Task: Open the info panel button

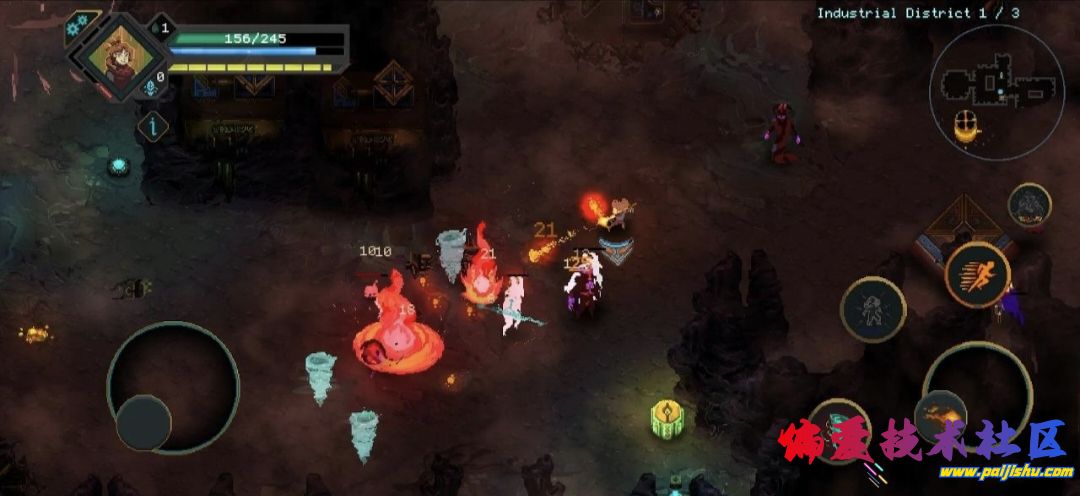Action: (x=152, y=125)
